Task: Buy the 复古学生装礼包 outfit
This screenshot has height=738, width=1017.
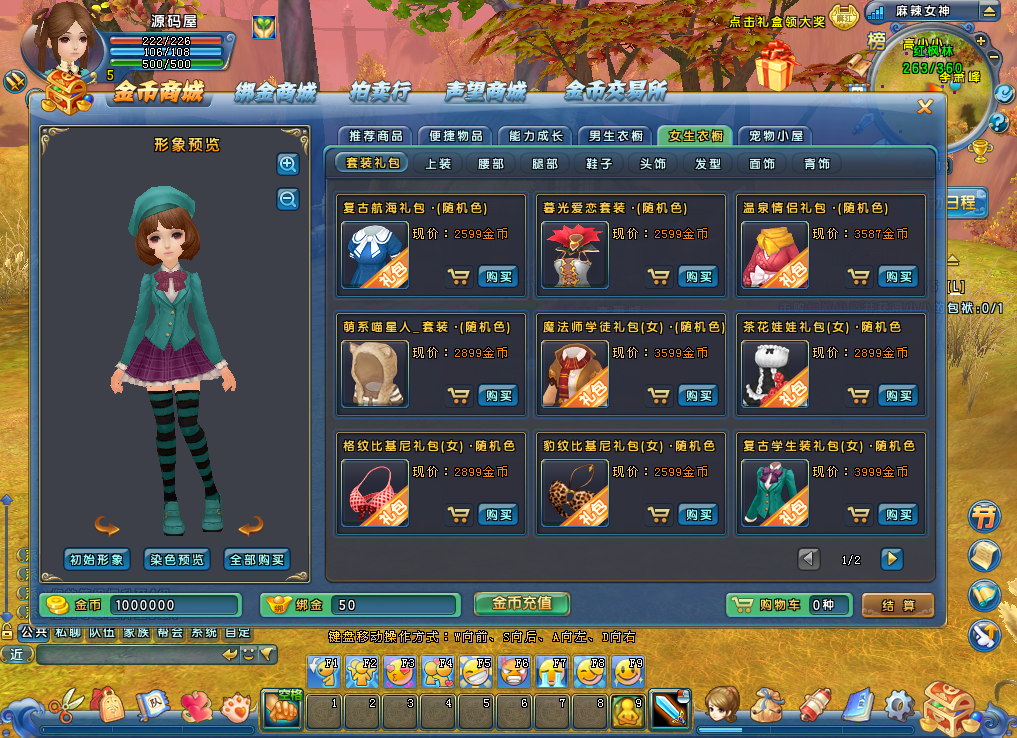Action: tap(897, 514)
